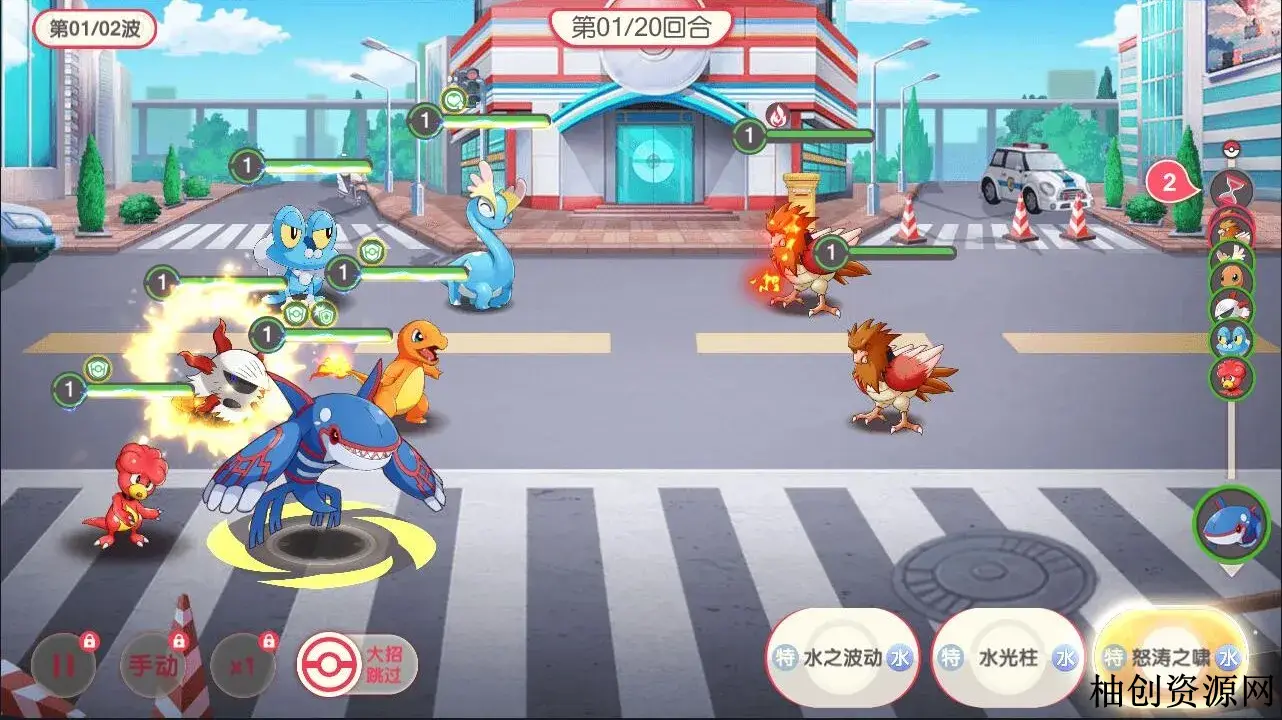Screen dimensions: 1282x720
Task: Select the large Kyogre turn portrait
Action: 1230,524
